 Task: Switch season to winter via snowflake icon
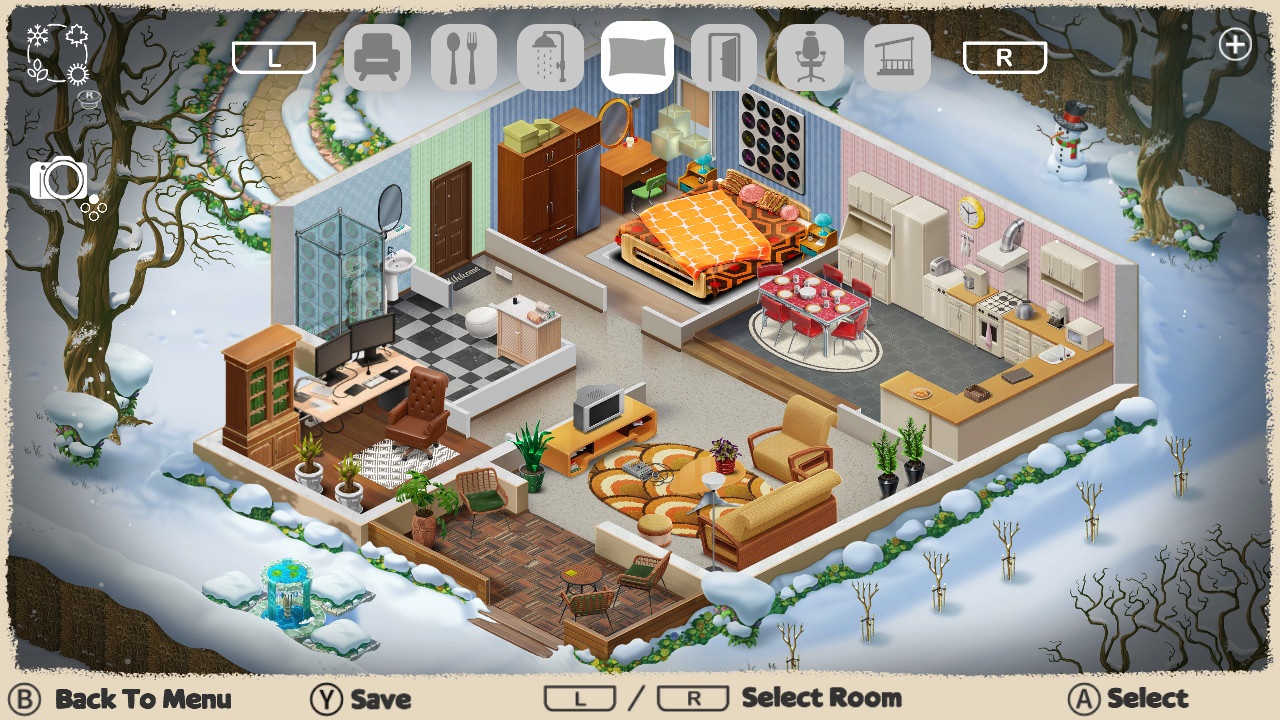point(37,34)
